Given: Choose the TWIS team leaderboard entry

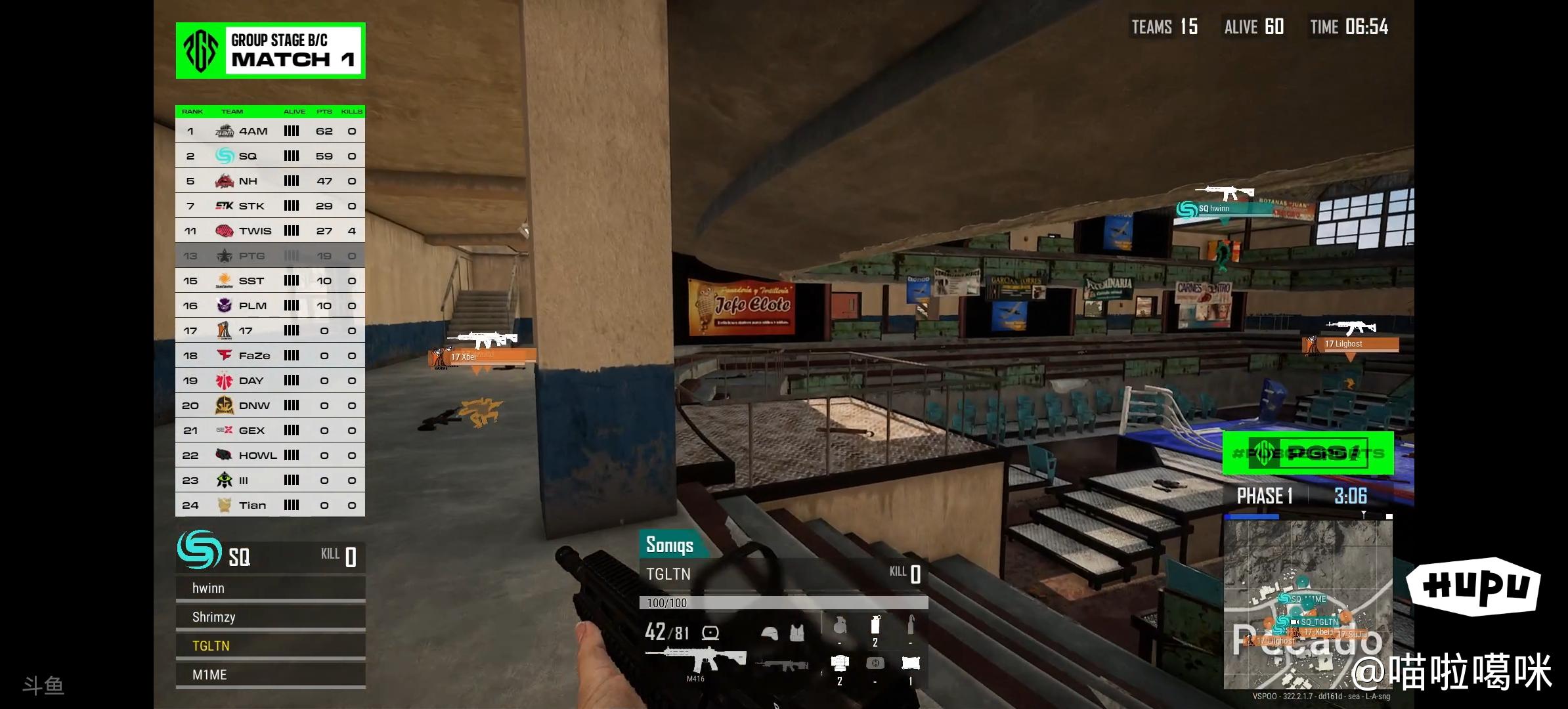Looking at the screenshot, I should (270, 231).
